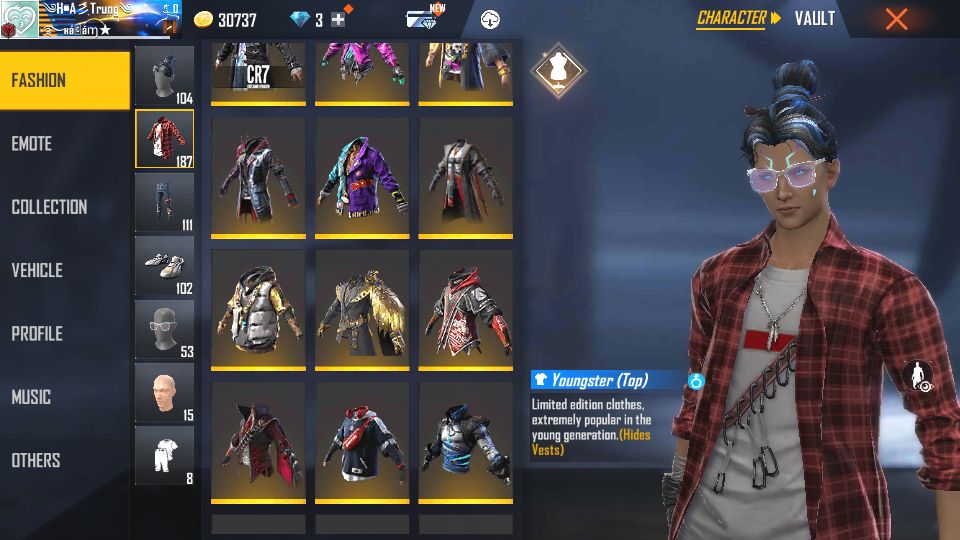Equip the purple and teal jacket
This screenshot has width=960, height=540.
(362, 177)
